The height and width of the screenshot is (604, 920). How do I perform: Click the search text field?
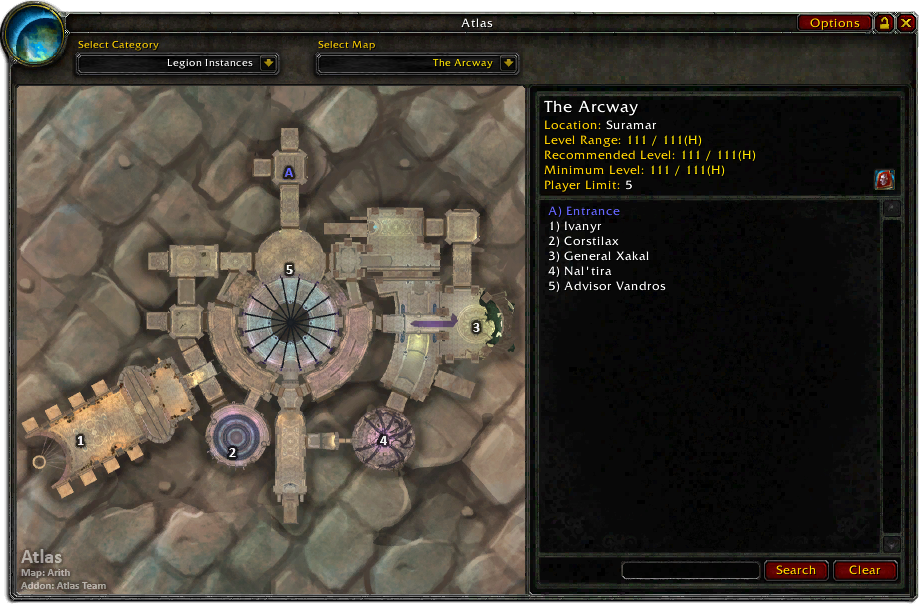coord(690,570)
